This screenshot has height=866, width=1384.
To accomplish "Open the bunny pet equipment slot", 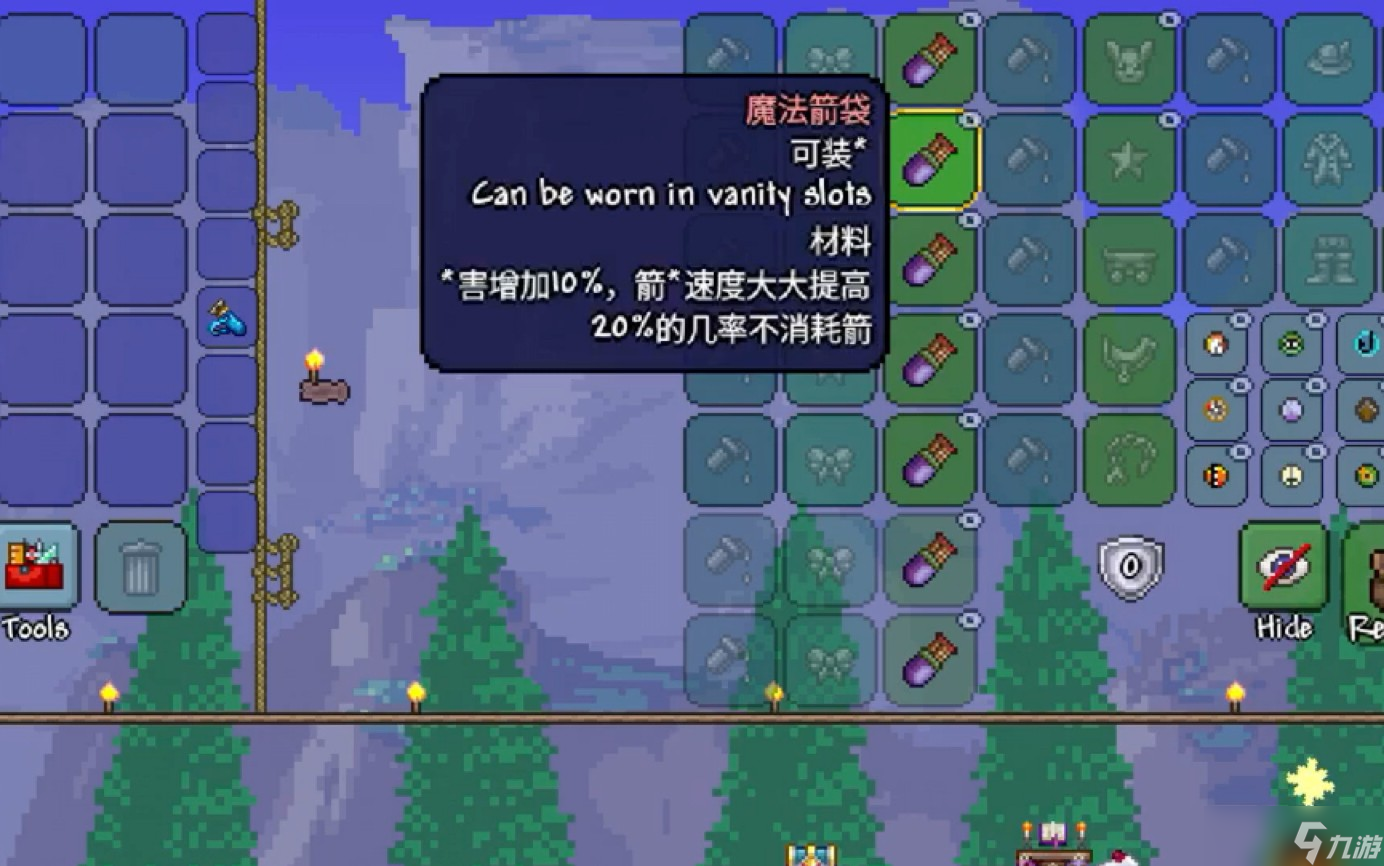I will point(1129,60).
